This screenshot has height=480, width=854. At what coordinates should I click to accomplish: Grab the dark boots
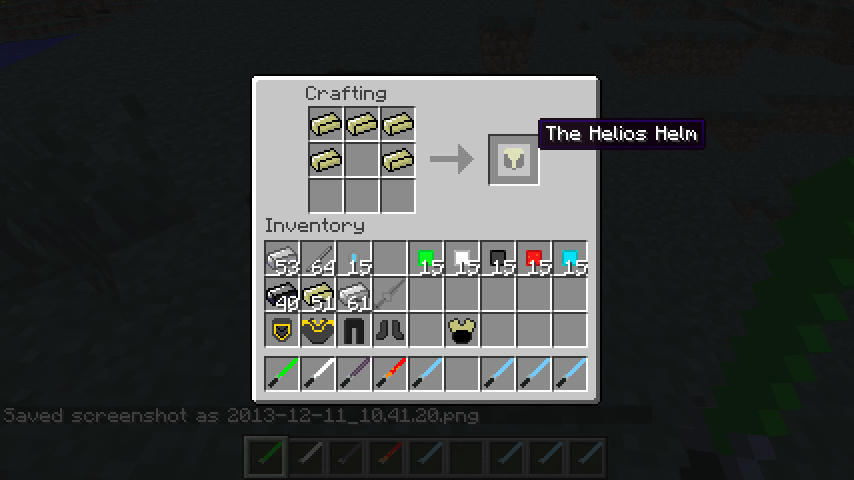point(390,331)
